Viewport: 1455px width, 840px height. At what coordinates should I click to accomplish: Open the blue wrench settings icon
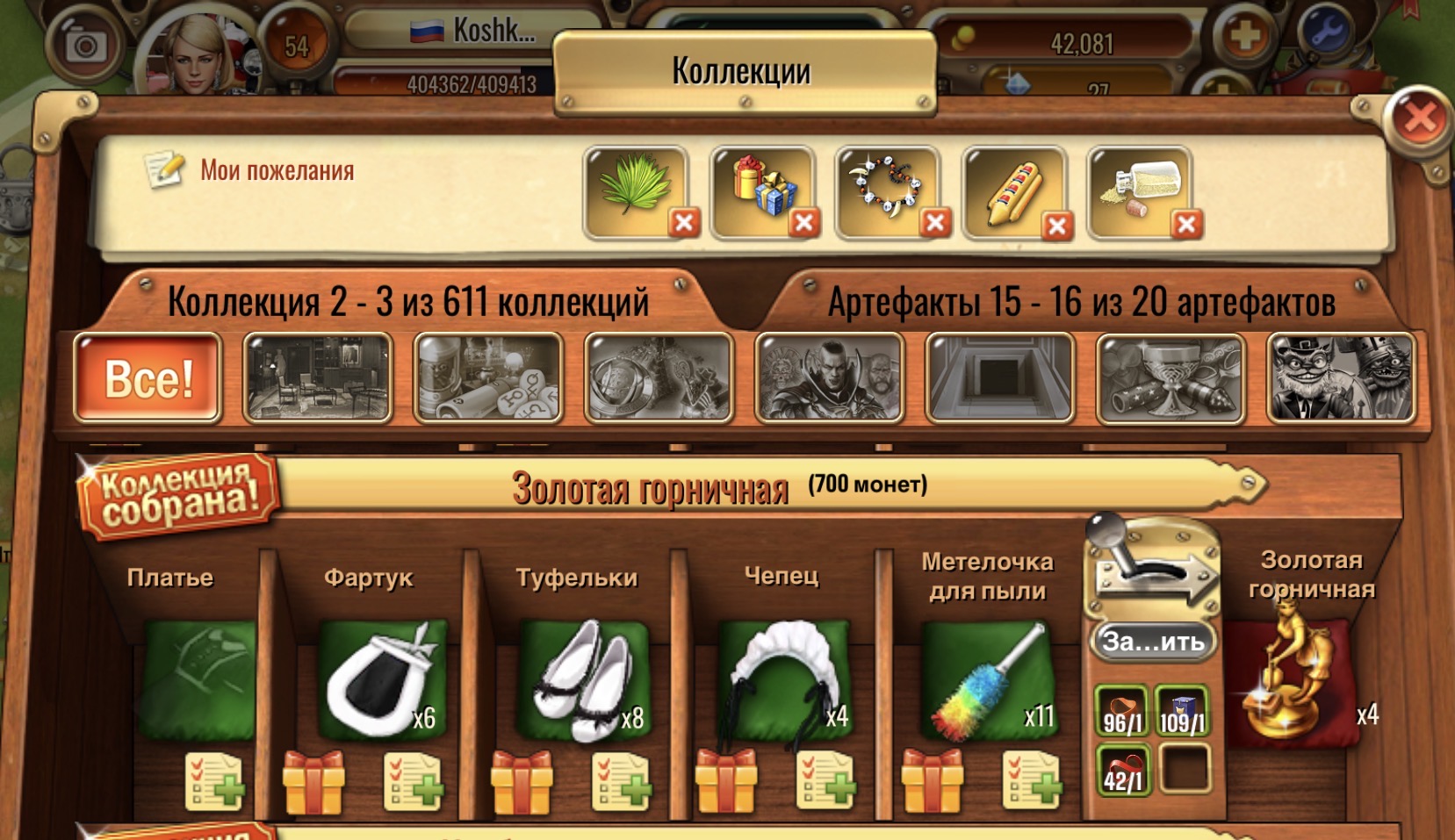(1326, 33)
